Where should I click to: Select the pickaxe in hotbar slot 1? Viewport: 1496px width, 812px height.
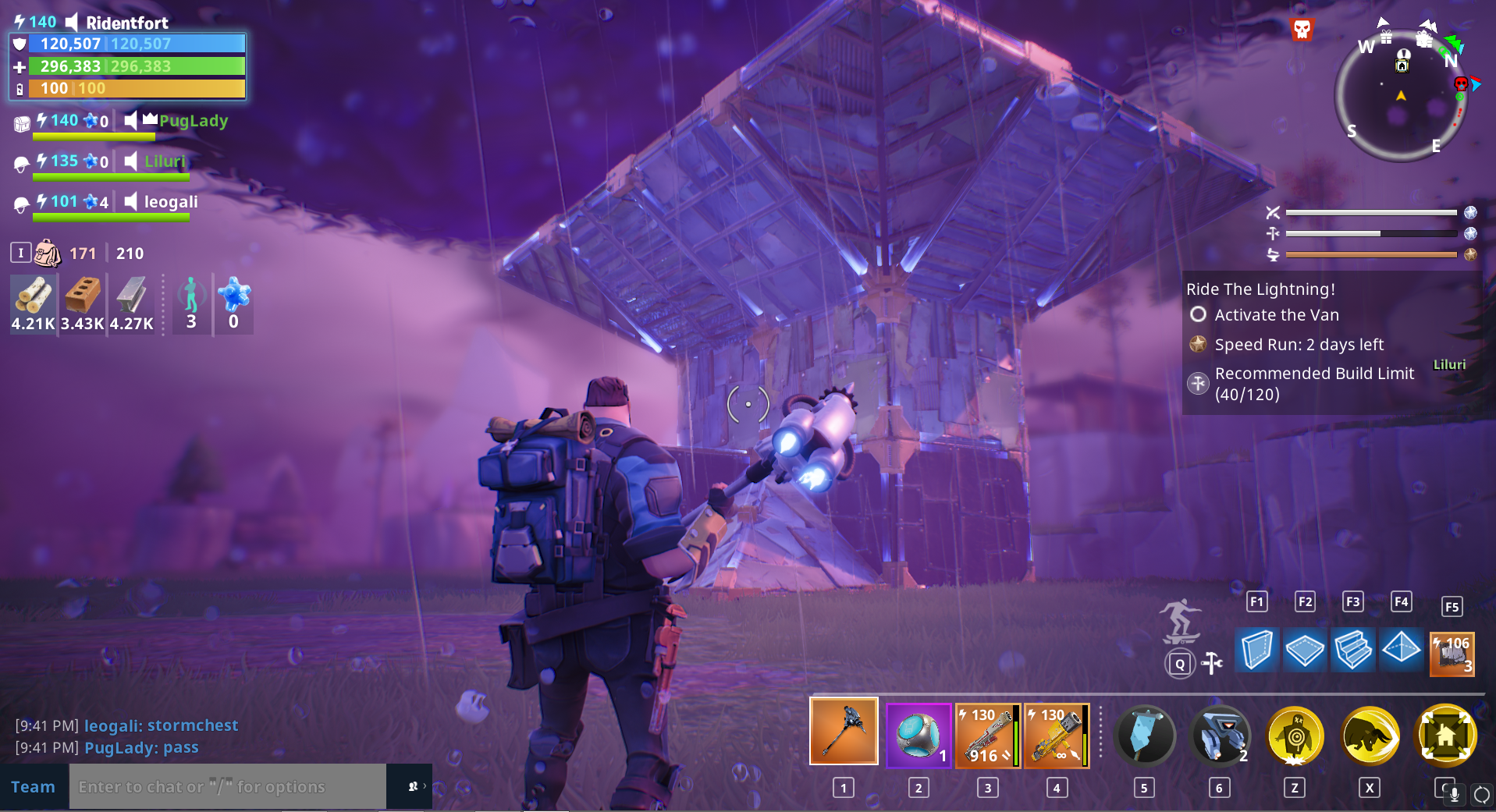843,733
